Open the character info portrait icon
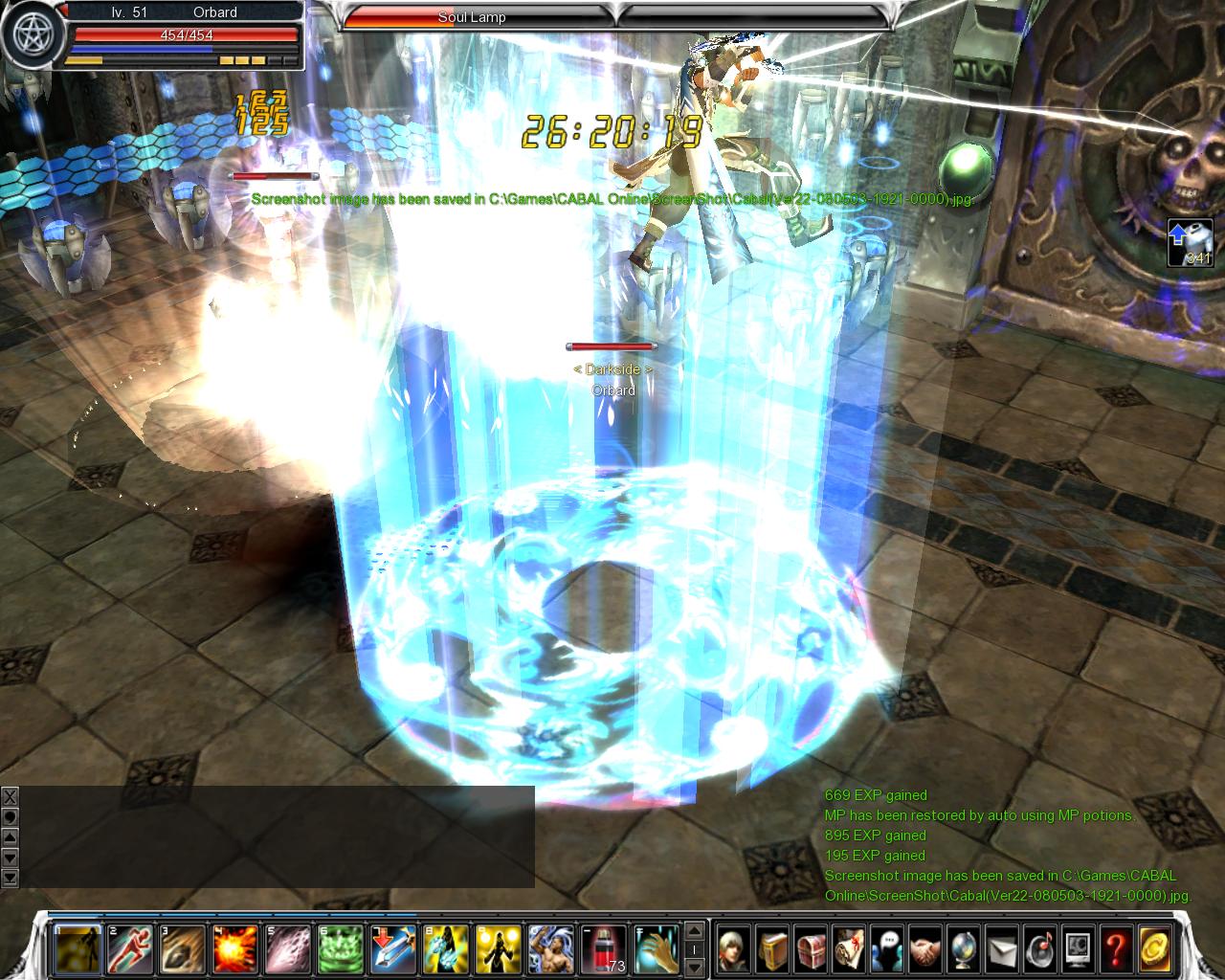This screenshot has width=1225, height=980. 734,949
